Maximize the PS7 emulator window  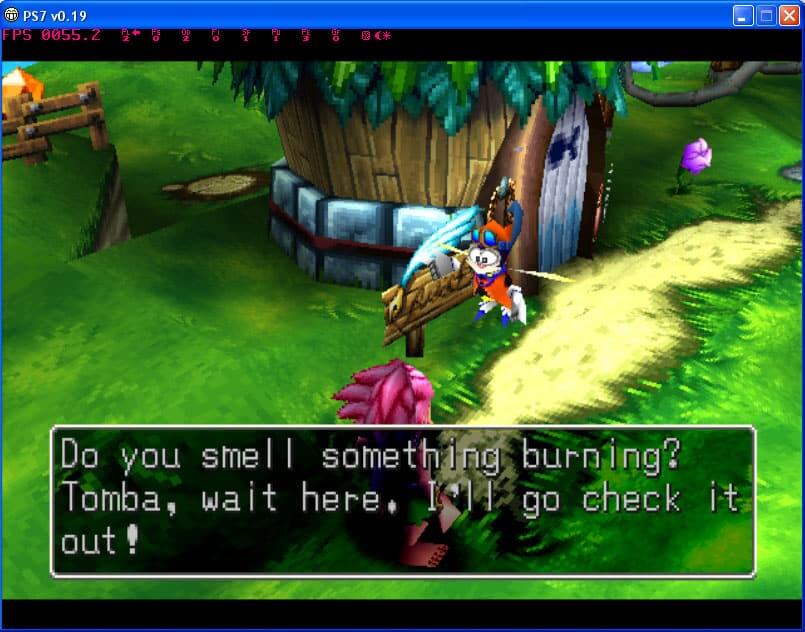click(766, 15)
